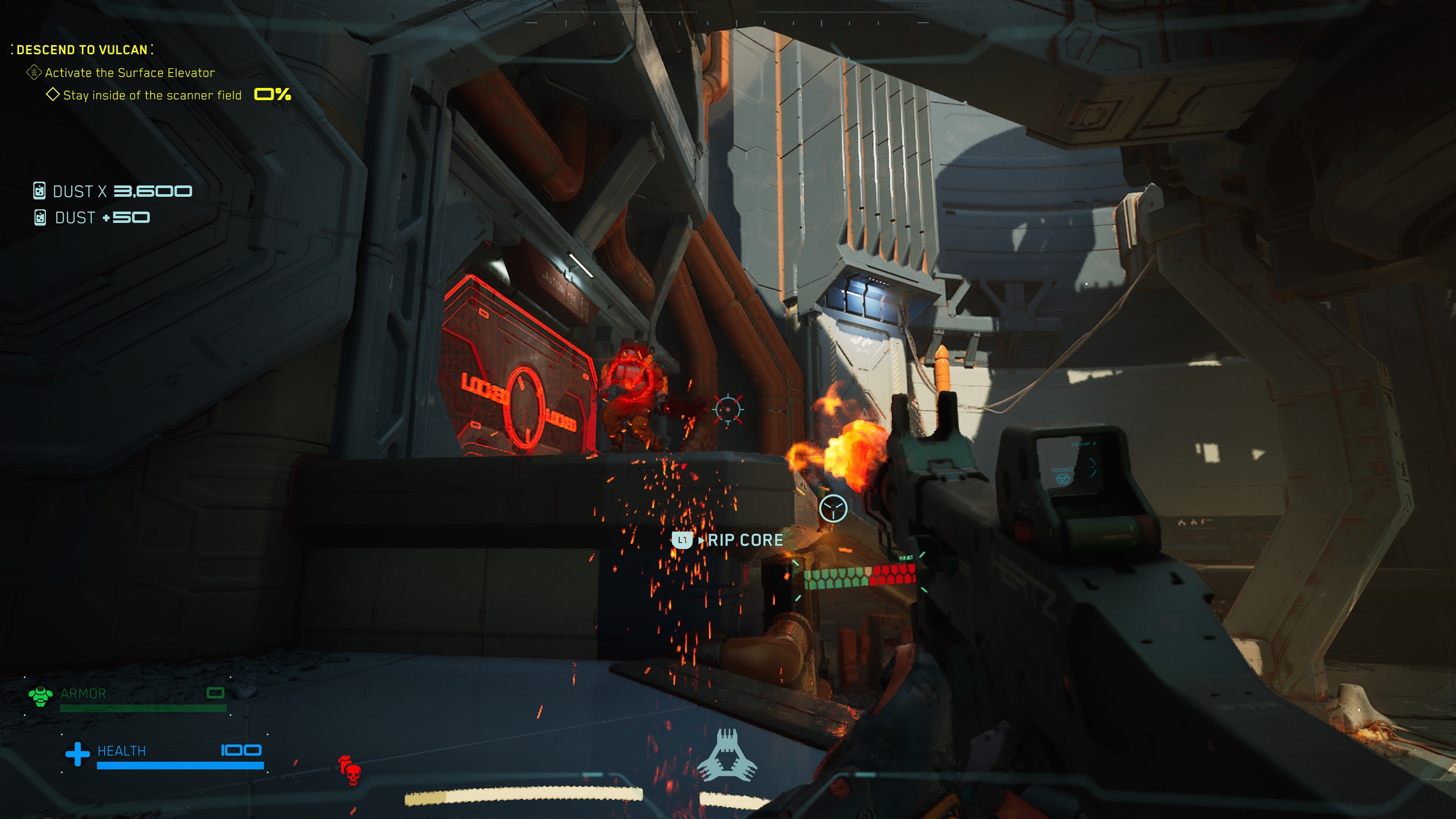Click the Dust currency total icon
The width and height of the screenshot is (1456, 819).
pyautogui.click(x=39, y=191)
